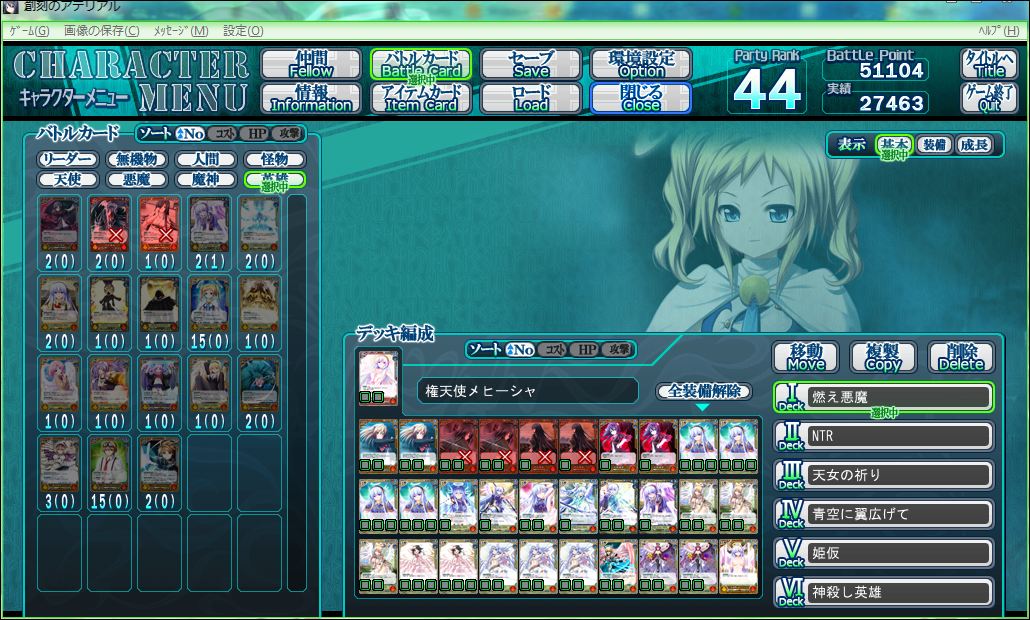Switch to the 成長 display view
Viewport: 1030px width, 620px height.
[x=973, y=145]
